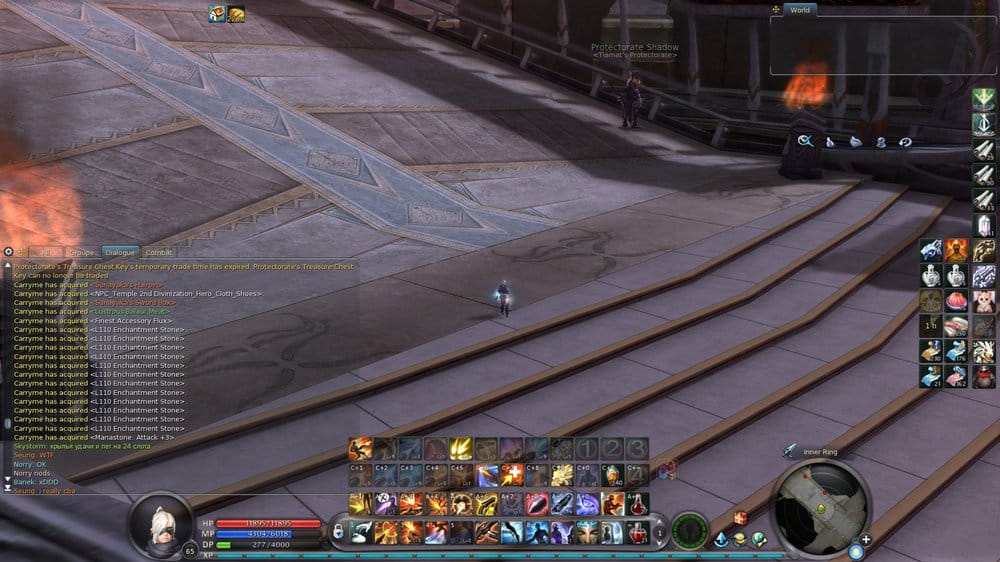Activate the red cross healing skill
The height and width of the screenshot is (562, 1000).
click(512, 475)
